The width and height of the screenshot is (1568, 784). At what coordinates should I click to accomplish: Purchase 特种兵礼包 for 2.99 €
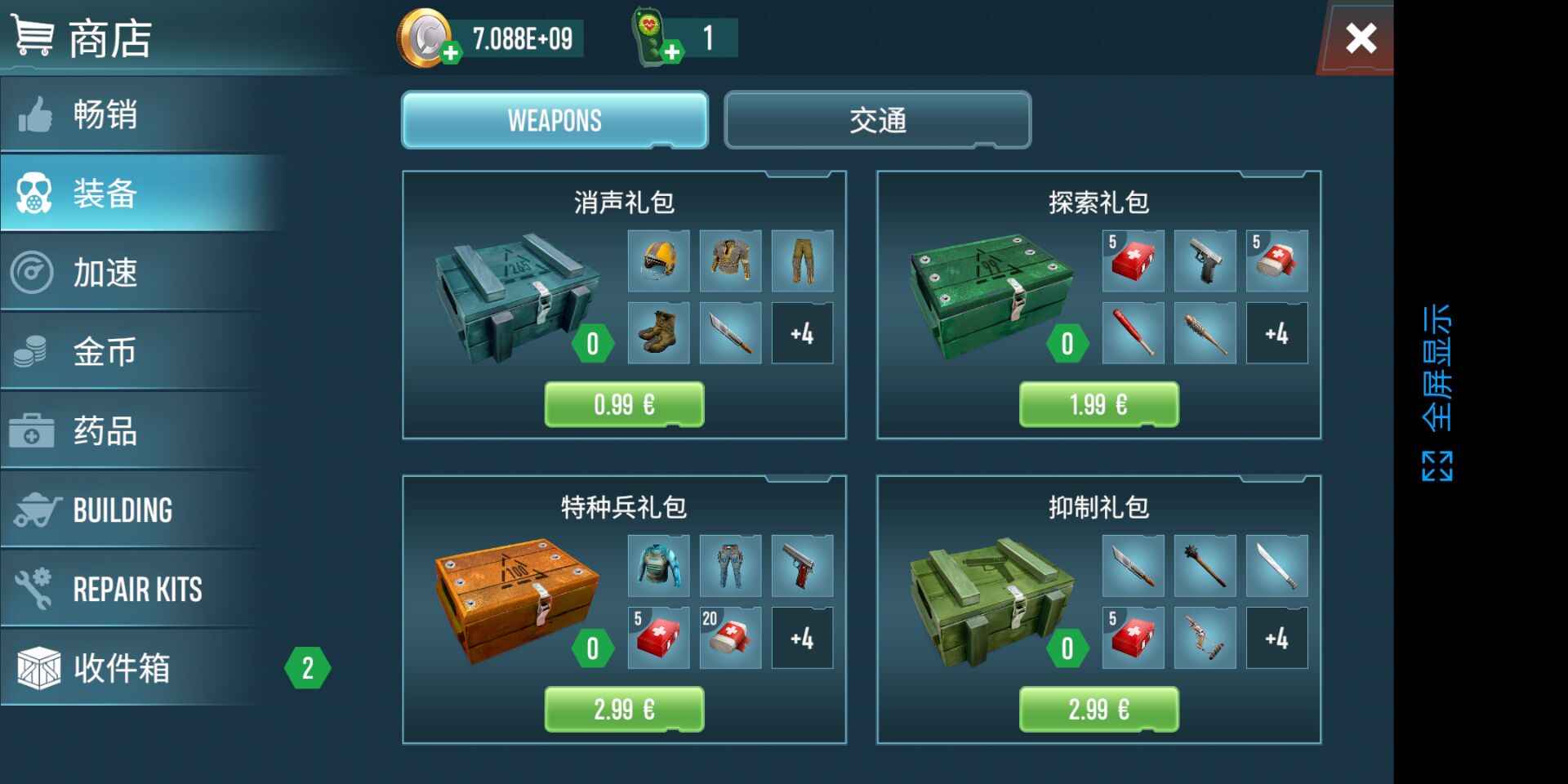tap(624, 707)
